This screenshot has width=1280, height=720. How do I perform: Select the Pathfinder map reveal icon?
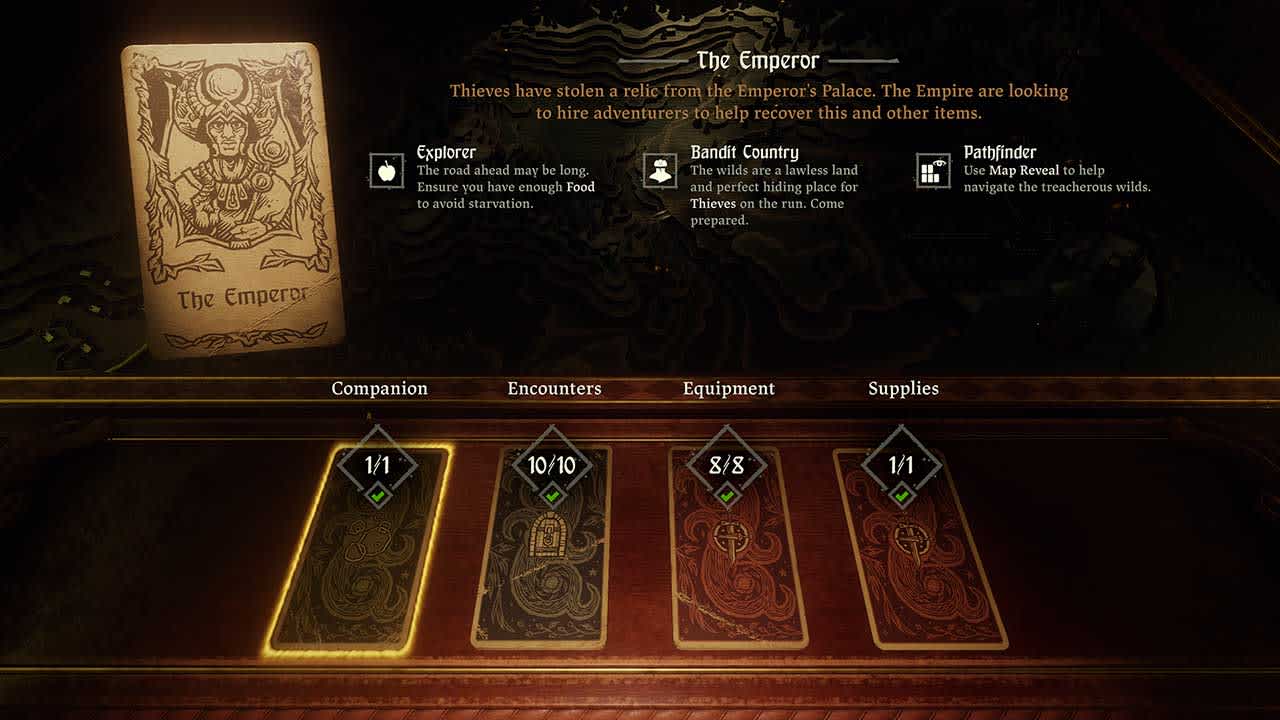930,169
